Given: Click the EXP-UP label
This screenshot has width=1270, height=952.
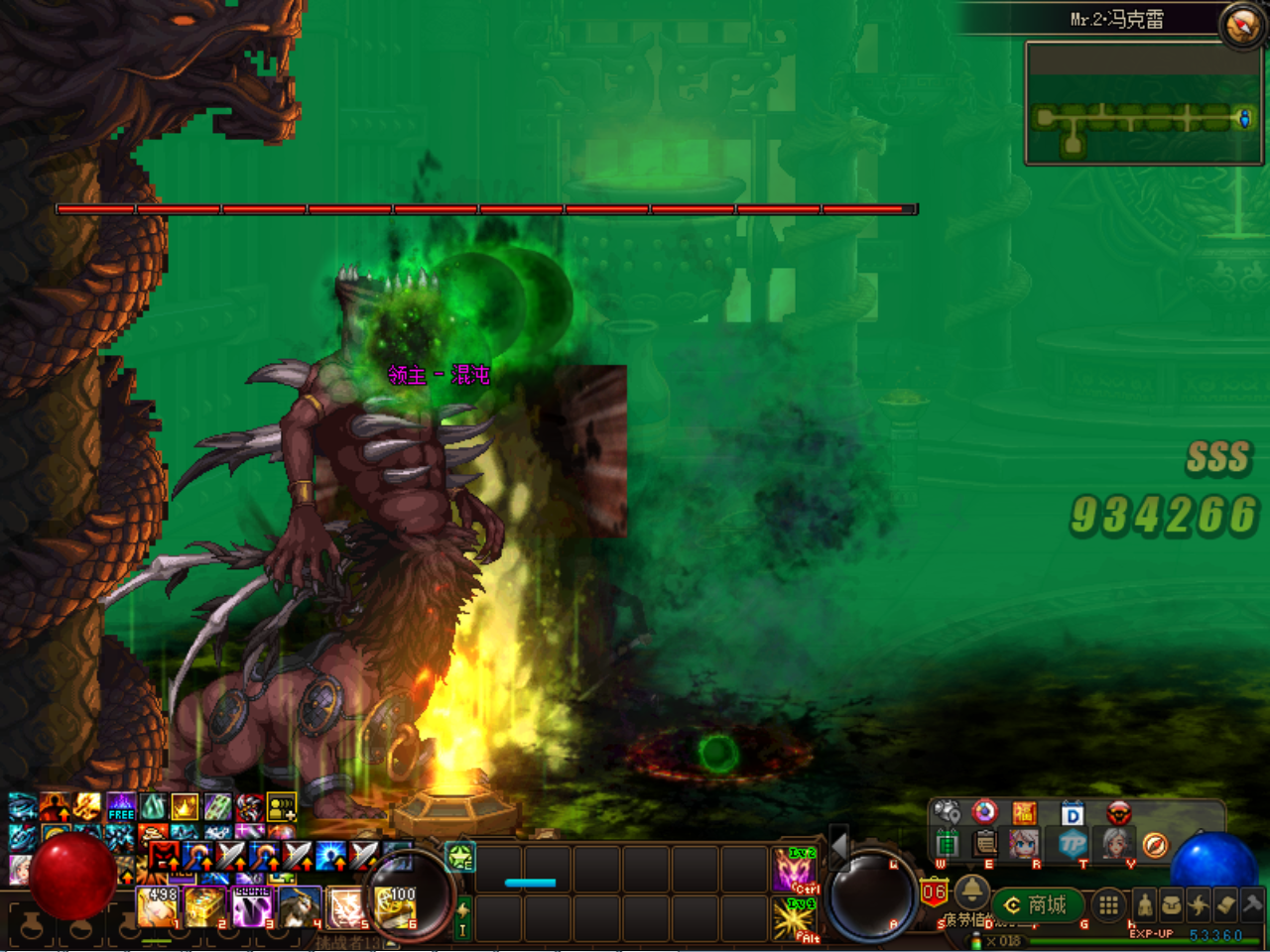Looking at the screenshot, I should (x=1152, y=933).
